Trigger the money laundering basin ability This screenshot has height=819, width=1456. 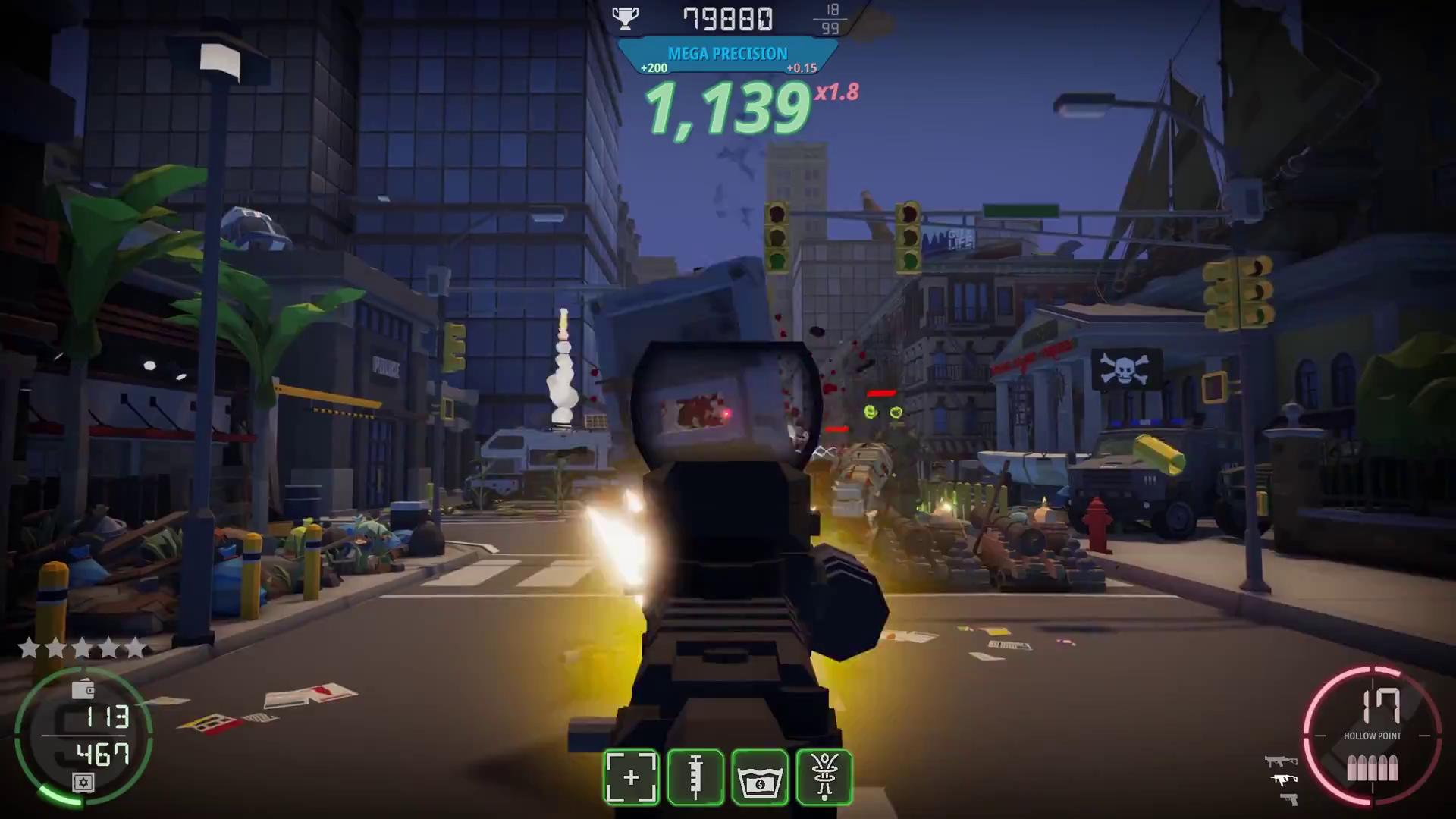760,777
